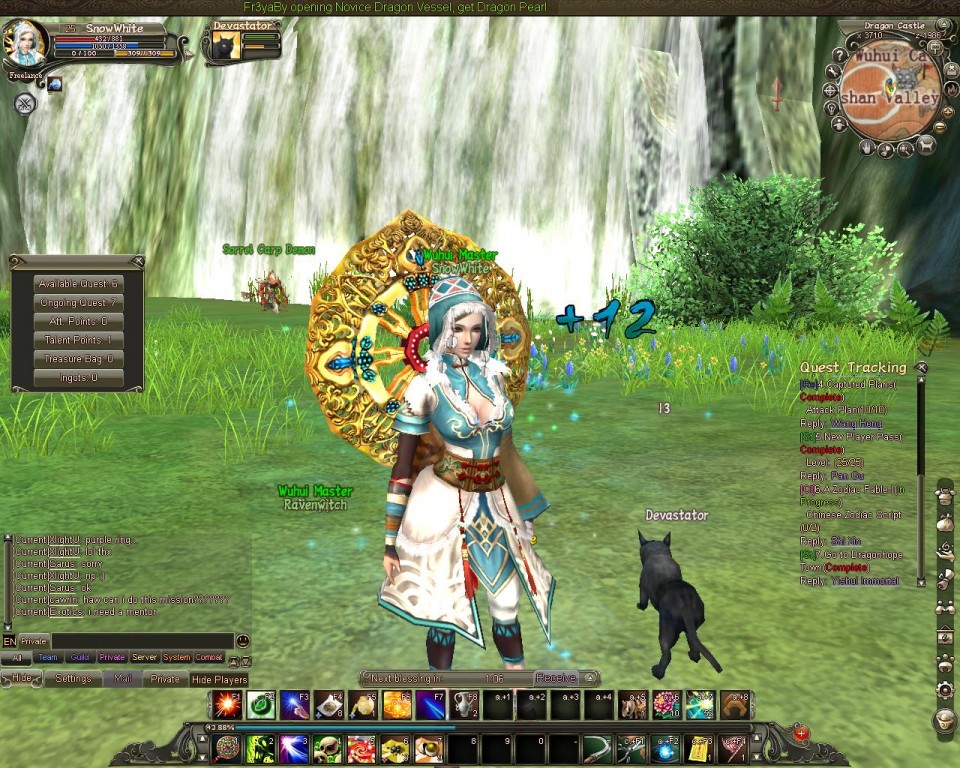This screenshot has height=768, width=960.
Task: Open the smiley emoticon picker
Action: [242, 641]
